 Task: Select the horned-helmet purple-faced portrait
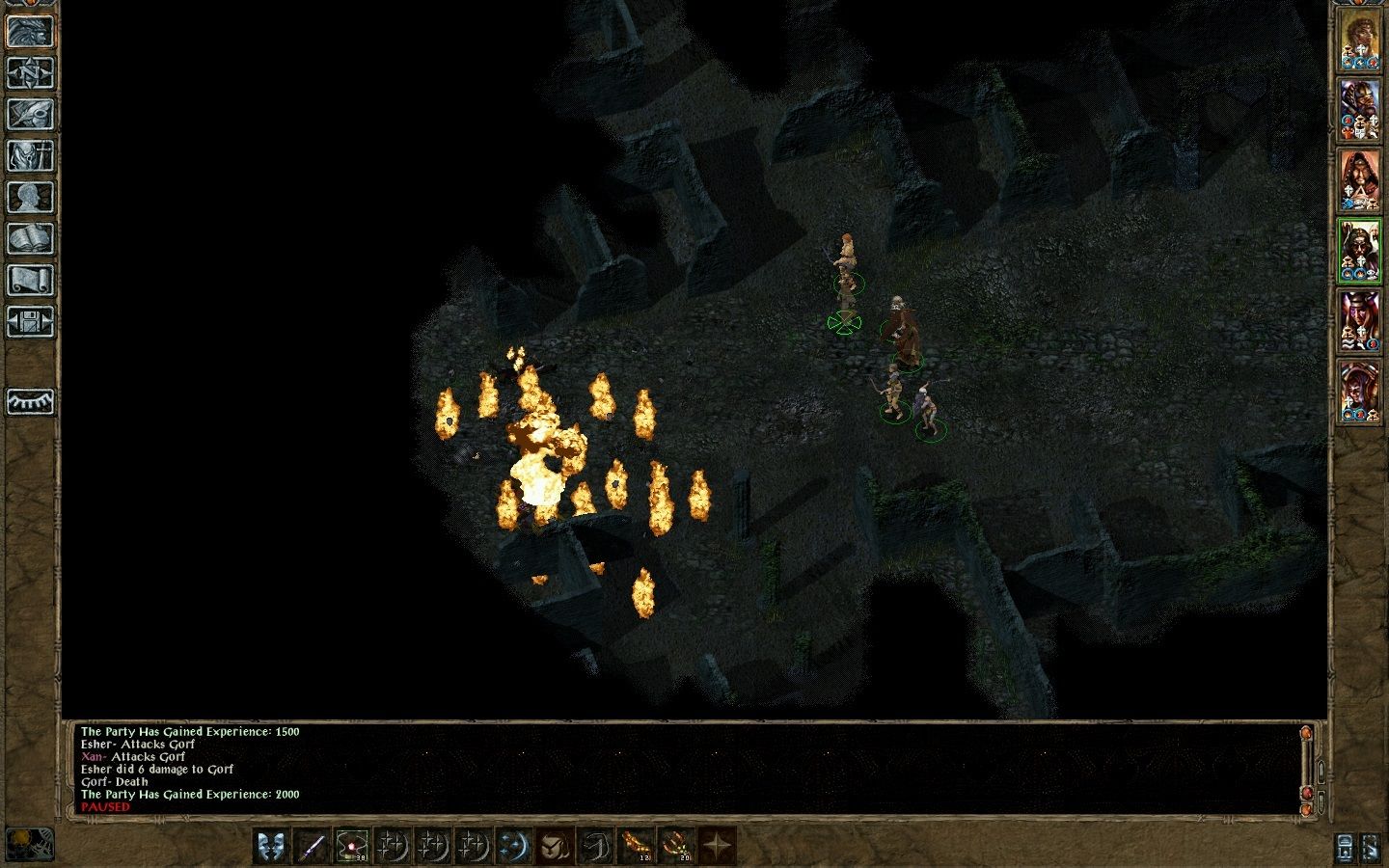point(1359,320)
